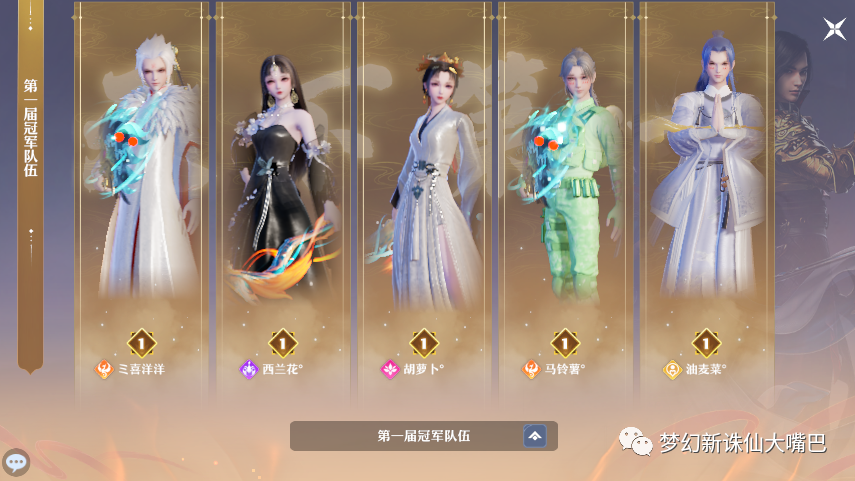Select the 喜洋洋 player card
This screenshot has height=481, width=855.
141,200
